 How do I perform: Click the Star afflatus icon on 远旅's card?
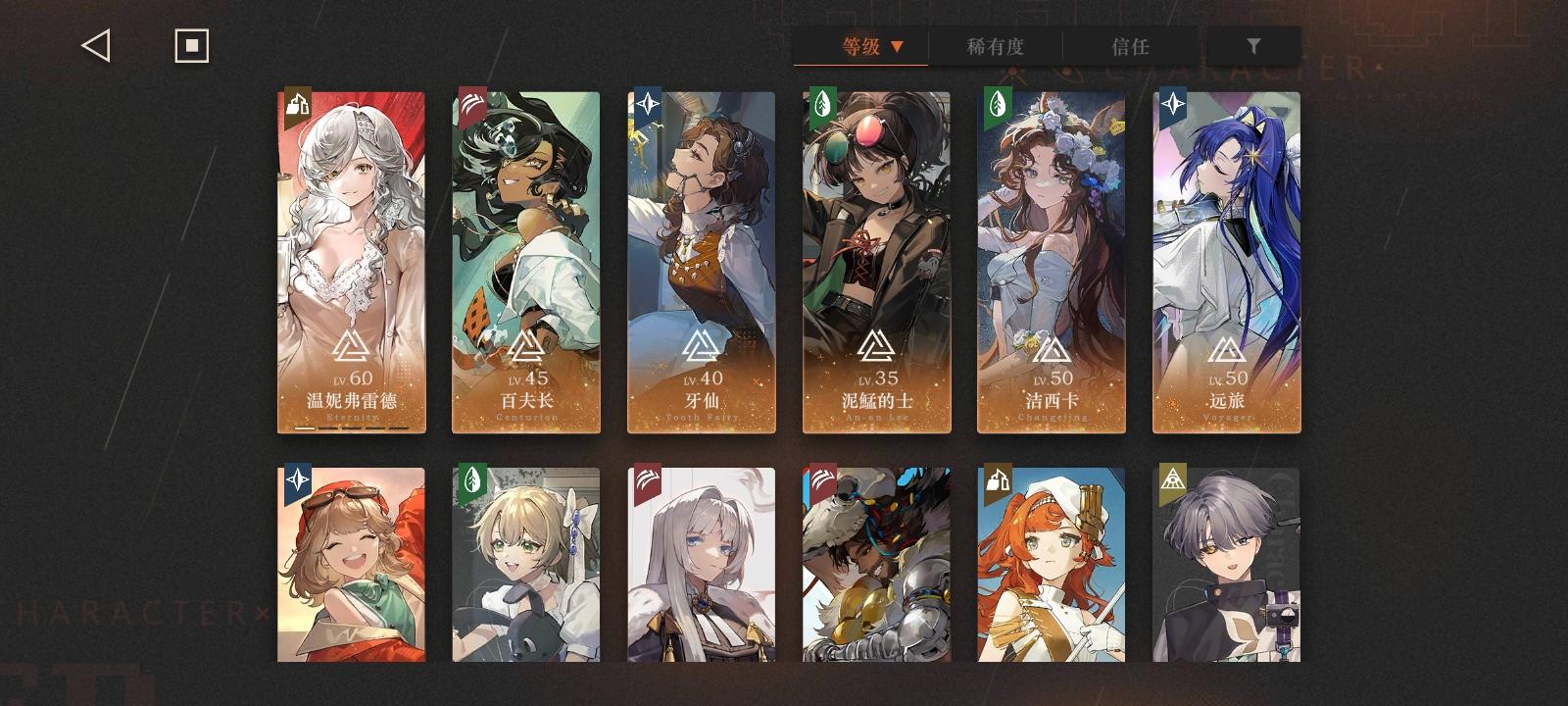point(1172,105)
